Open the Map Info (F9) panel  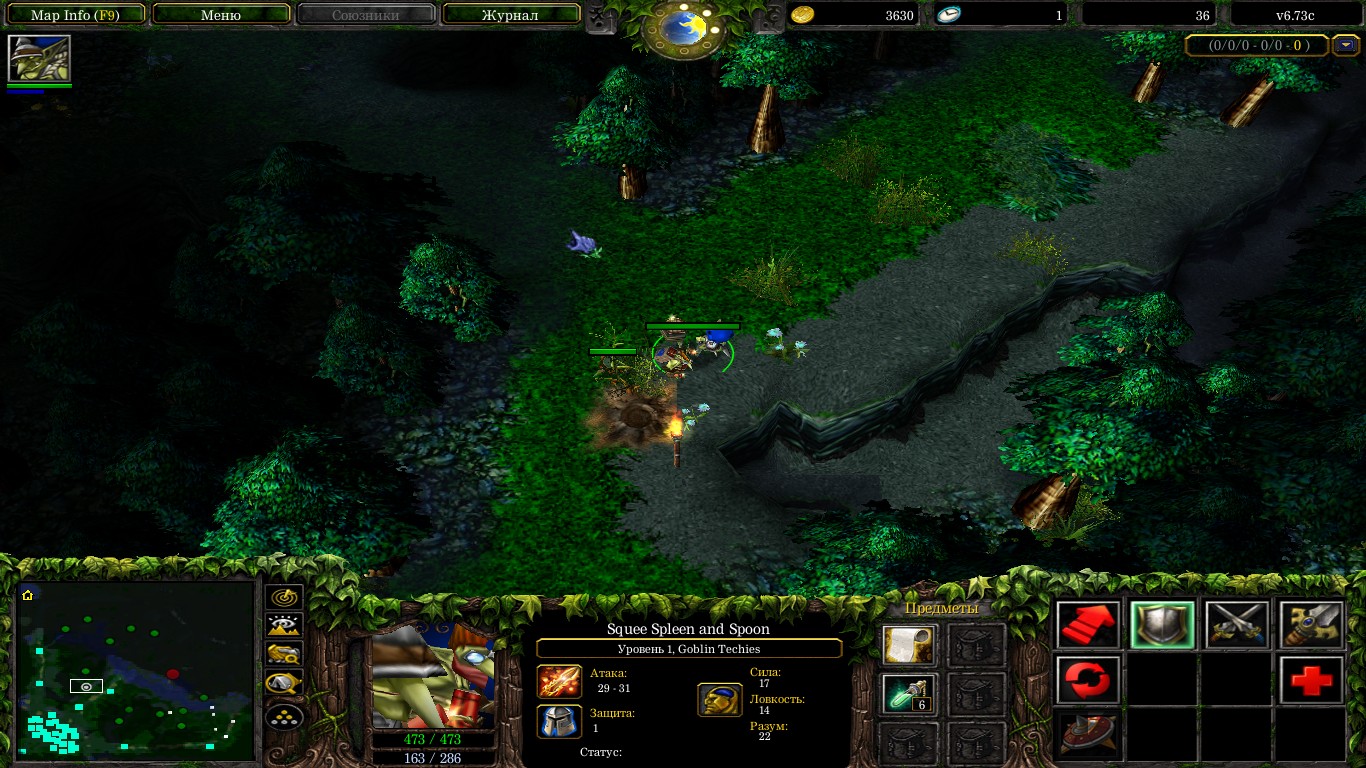click(76, 15)
